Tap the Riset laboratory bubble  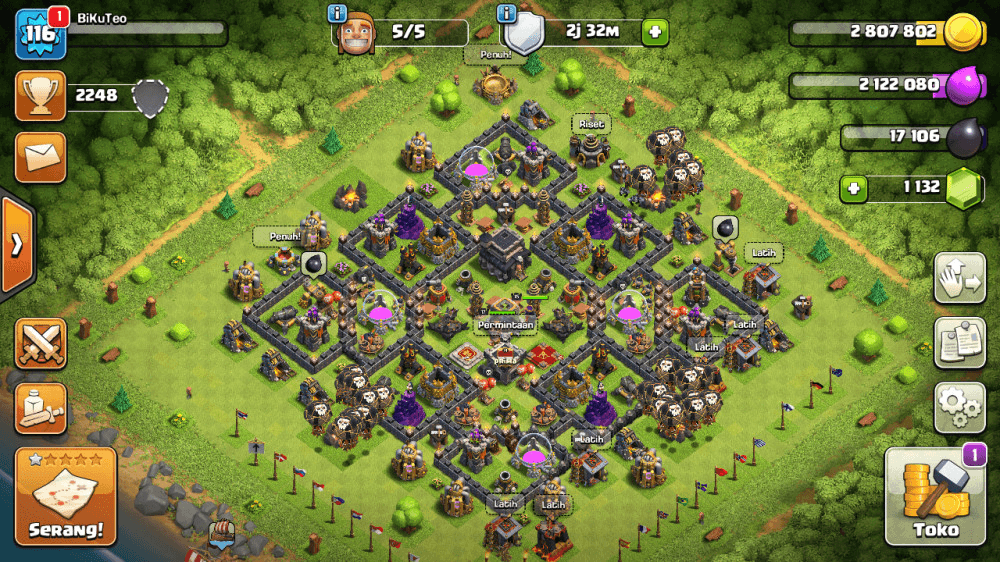point(591,124)
